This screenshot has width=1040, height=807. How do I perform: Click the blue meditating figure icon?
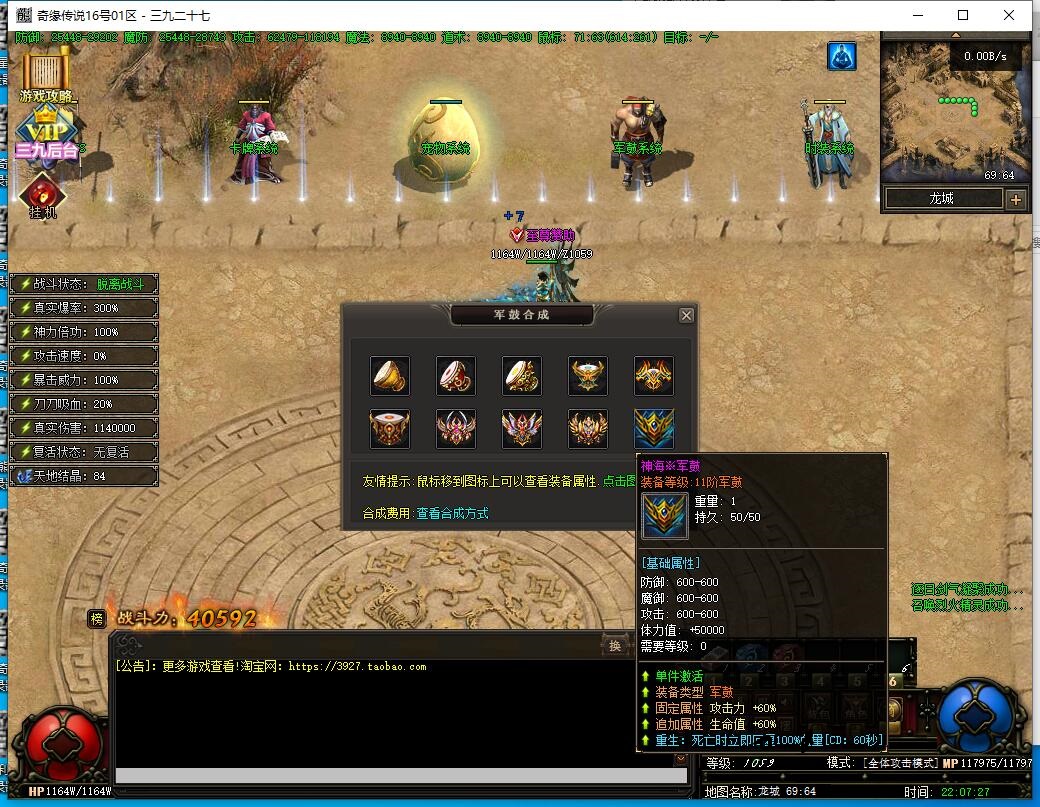[x=841, y=57]
